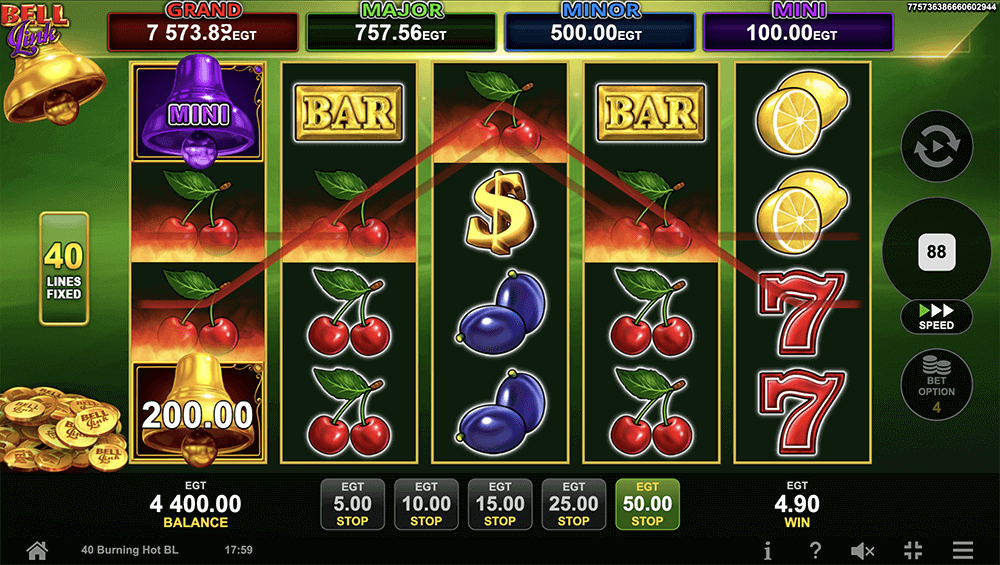Open the hamburger menu
This screenshot has height=565, width=1000.
[962, 550]
